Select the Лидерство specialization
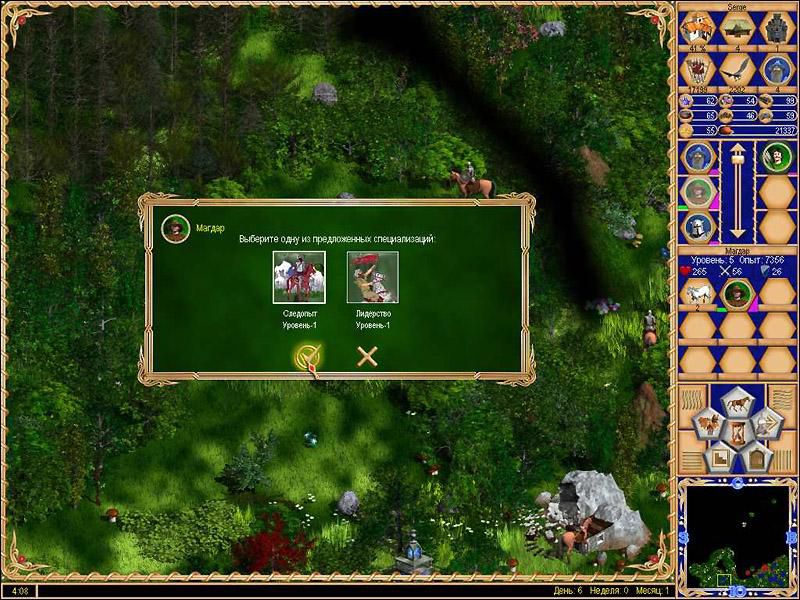 (x=372, y=277)
